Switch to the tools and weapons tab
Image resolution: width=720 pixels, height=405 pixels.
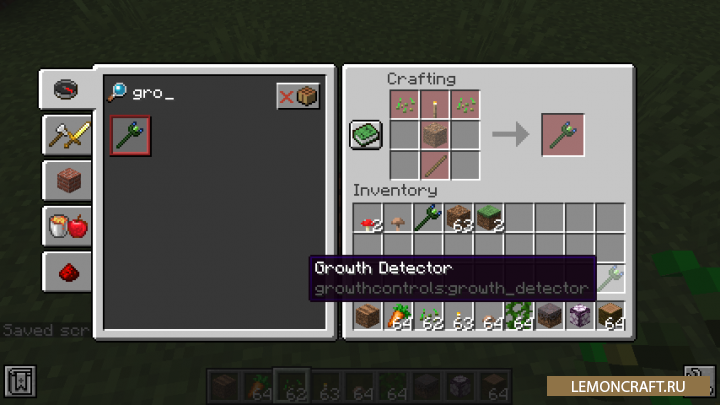click(x=66, y=133)
